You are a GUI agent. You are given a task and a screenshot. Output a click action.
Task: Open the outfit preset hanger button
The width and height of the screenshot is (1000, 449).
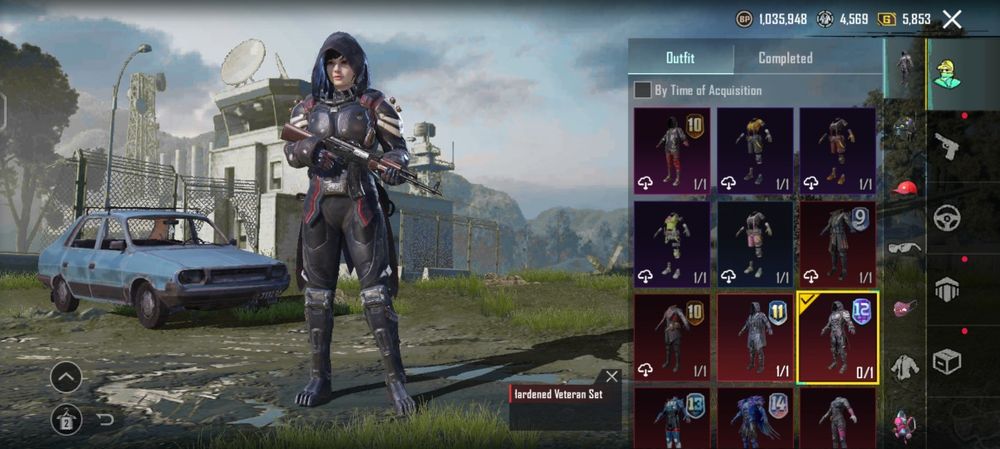66,419
